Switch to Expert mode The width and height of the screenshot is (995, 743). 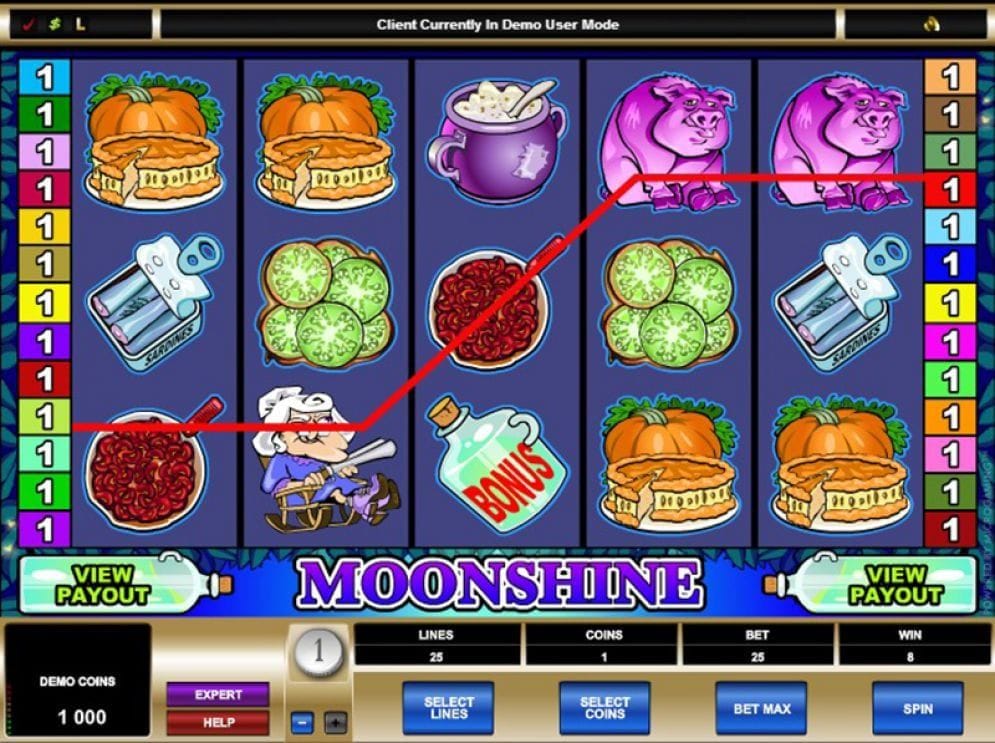click(x=218, y=694)
